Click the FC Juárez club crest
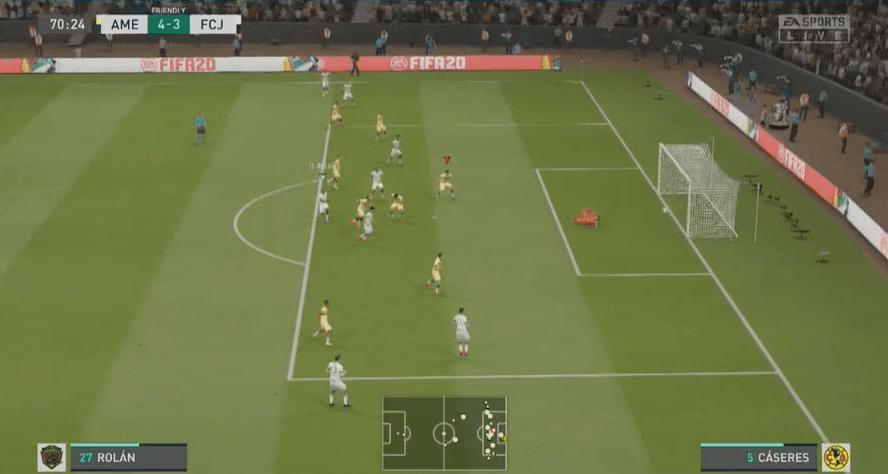 coord(52,457)
